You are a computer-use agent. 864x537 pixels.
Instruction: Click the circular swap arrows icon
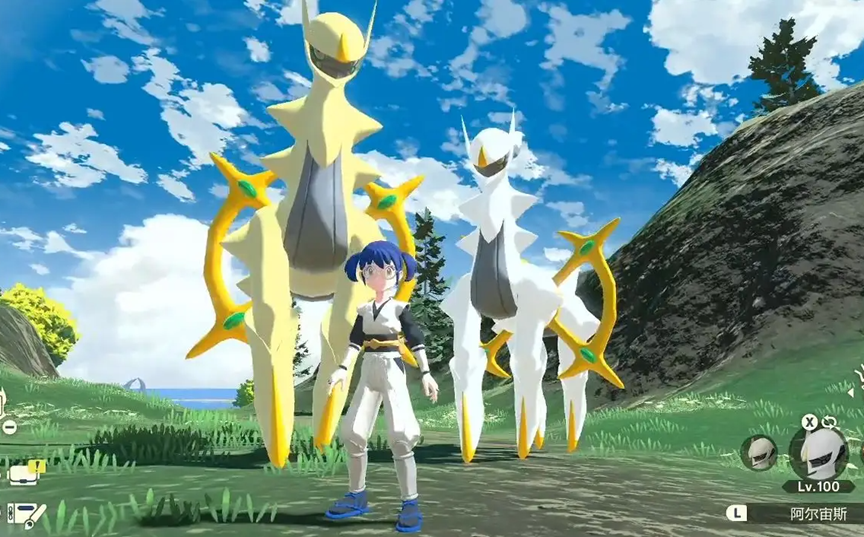[x=829, y=422]
